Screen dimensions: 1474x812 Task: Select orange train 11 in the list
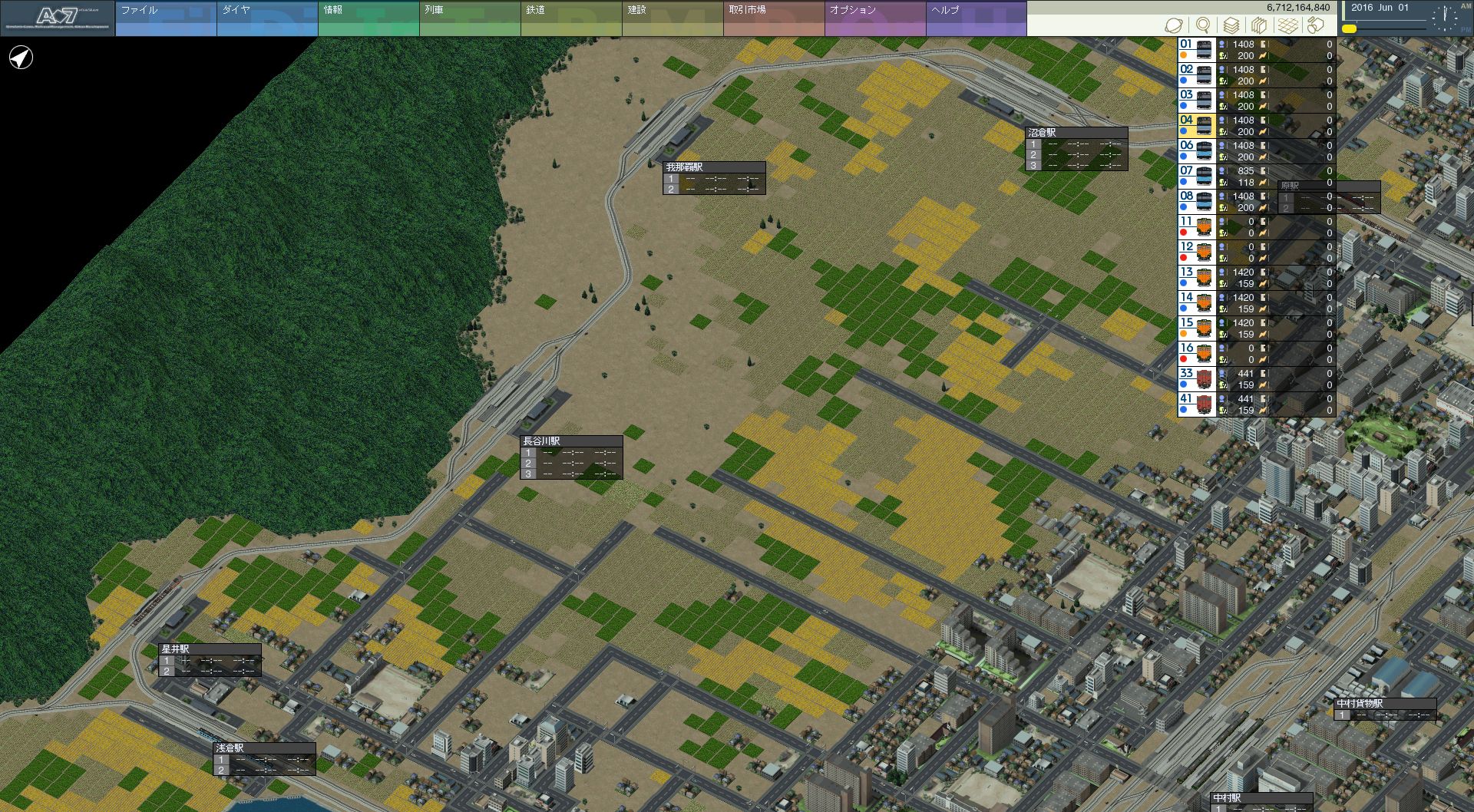click(1195, 227)
